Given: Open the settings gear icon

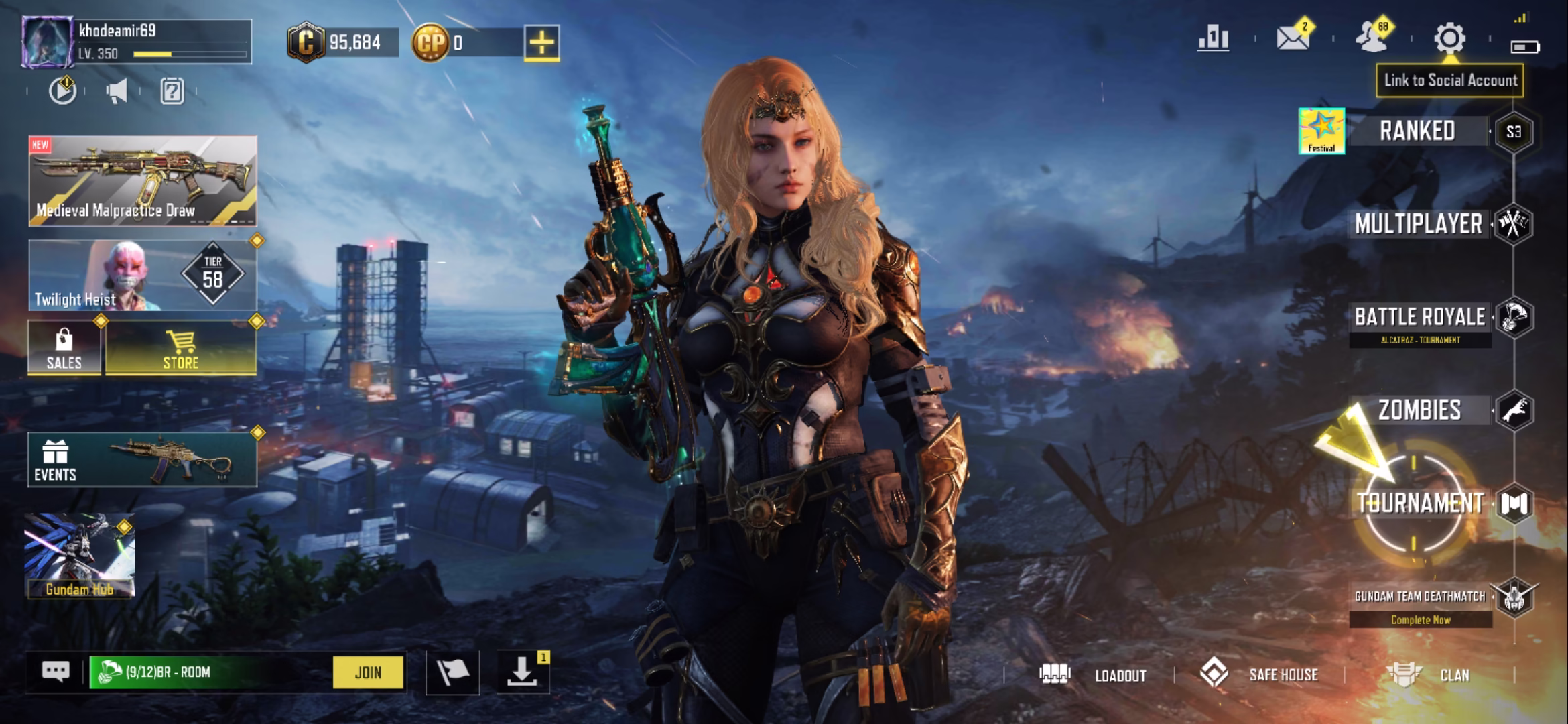Looking at the screenshot, I should point(1449,38).
